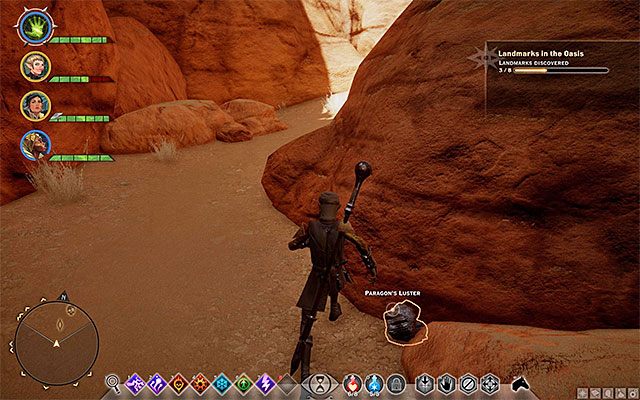Summon the mount with the horse icon
Viewport: 640px width, 400px height.
(521, 383)
